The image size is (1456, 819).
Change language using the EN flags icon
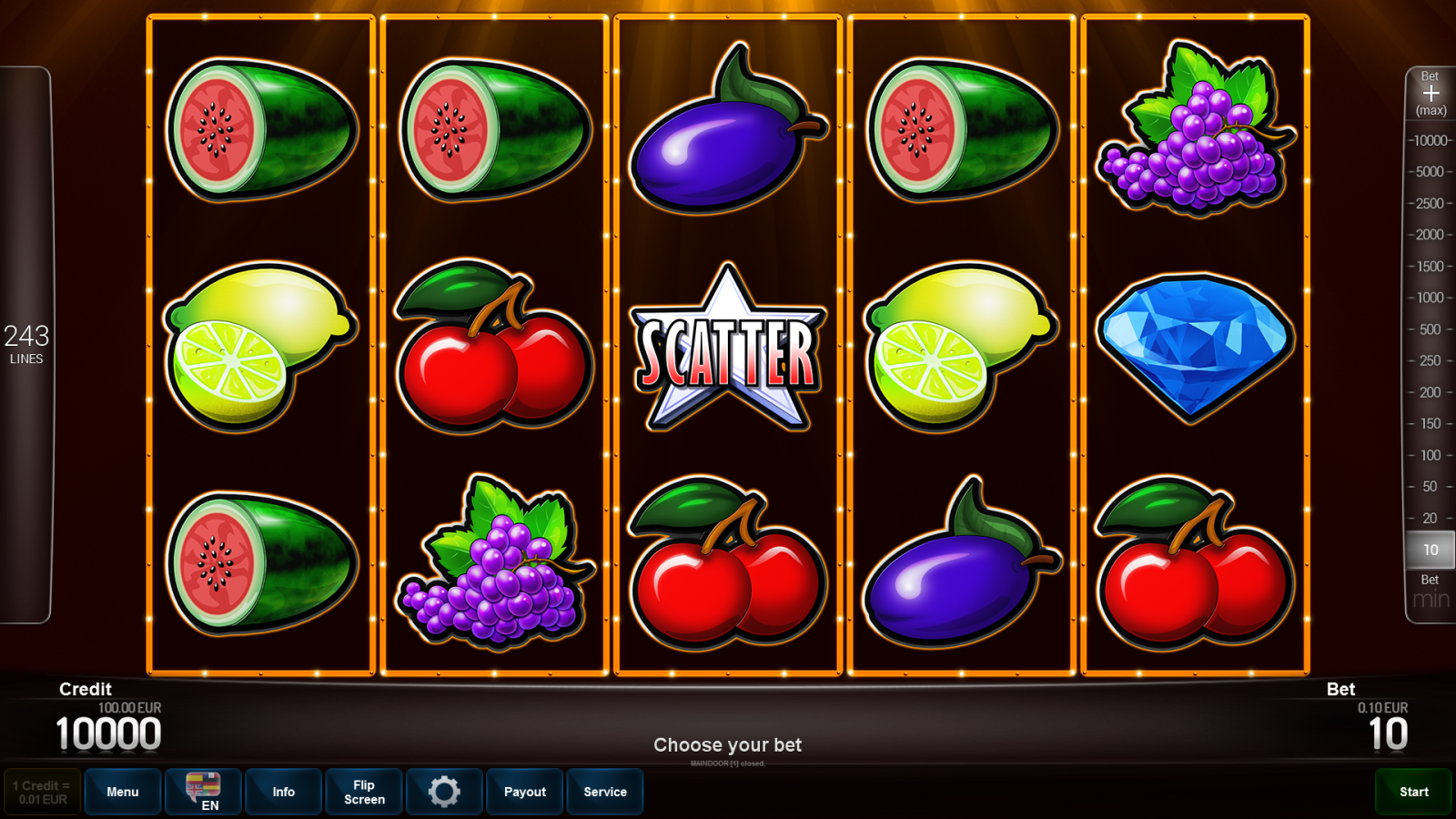[x=202, y=792]
